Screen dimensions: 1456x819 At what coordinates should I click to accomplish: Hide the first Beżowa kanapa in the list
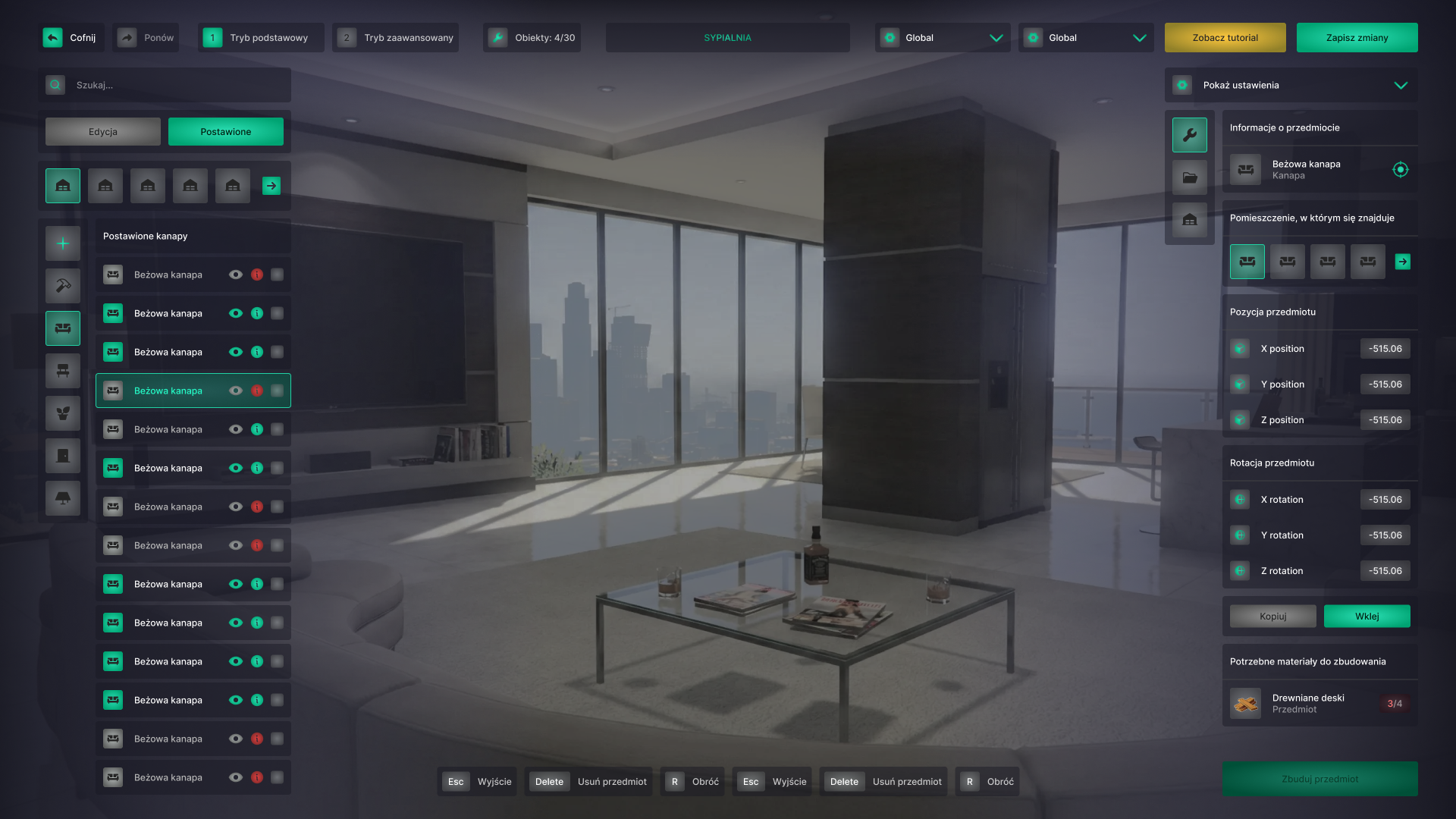coord(236,275)
